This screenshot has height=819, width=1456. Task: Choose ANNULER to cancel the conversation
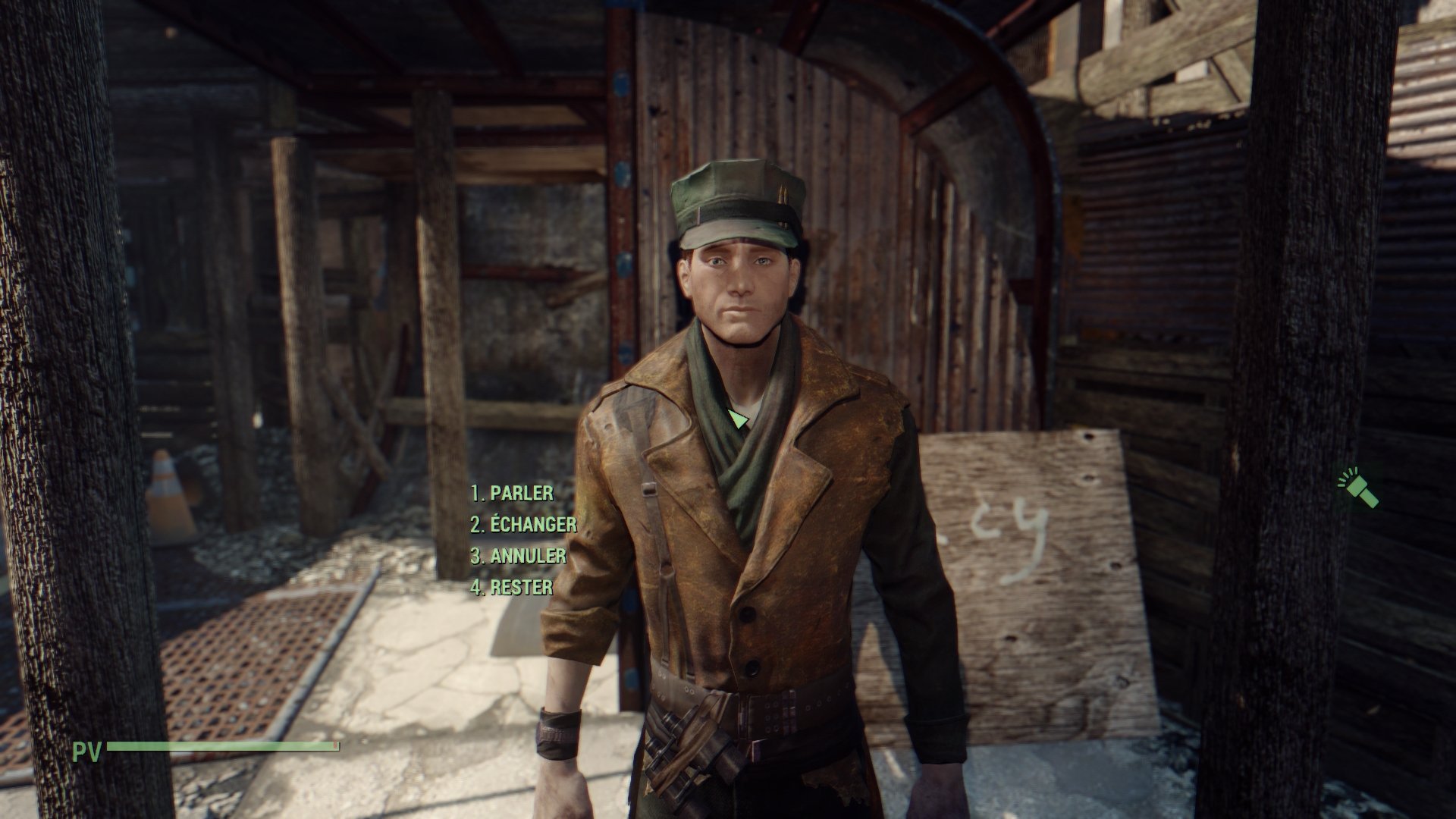[x=525, y=556]
